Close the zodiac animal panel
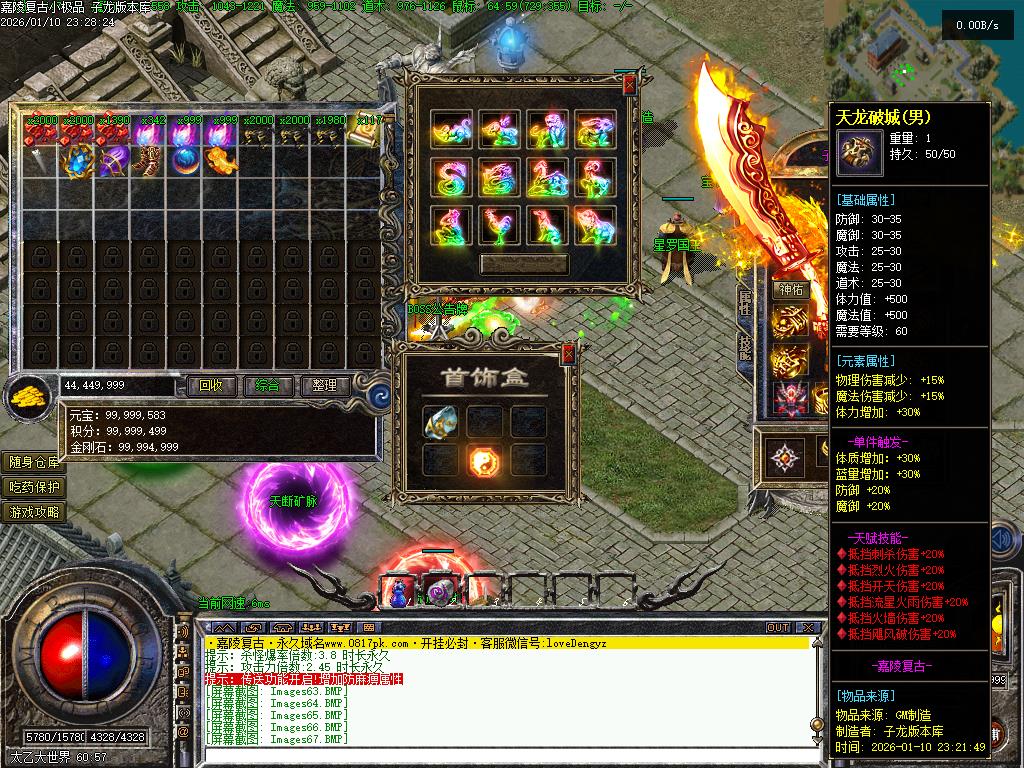 tap(628, 86)
